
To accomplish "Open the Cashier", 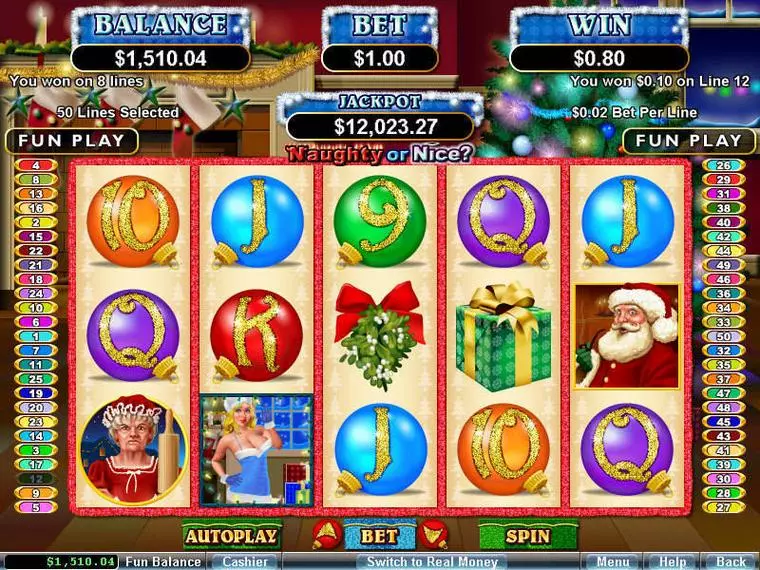I will (243, 562).
